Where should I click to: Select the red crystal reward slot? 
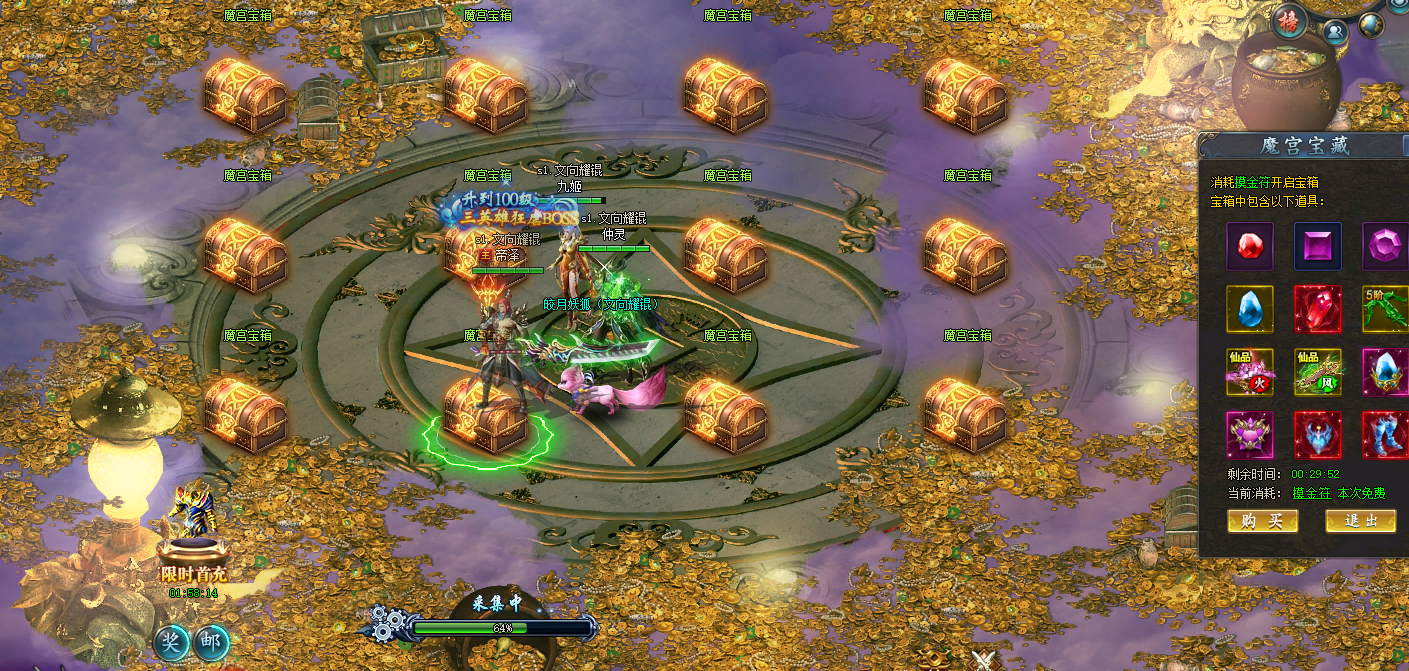point(1318,309)
